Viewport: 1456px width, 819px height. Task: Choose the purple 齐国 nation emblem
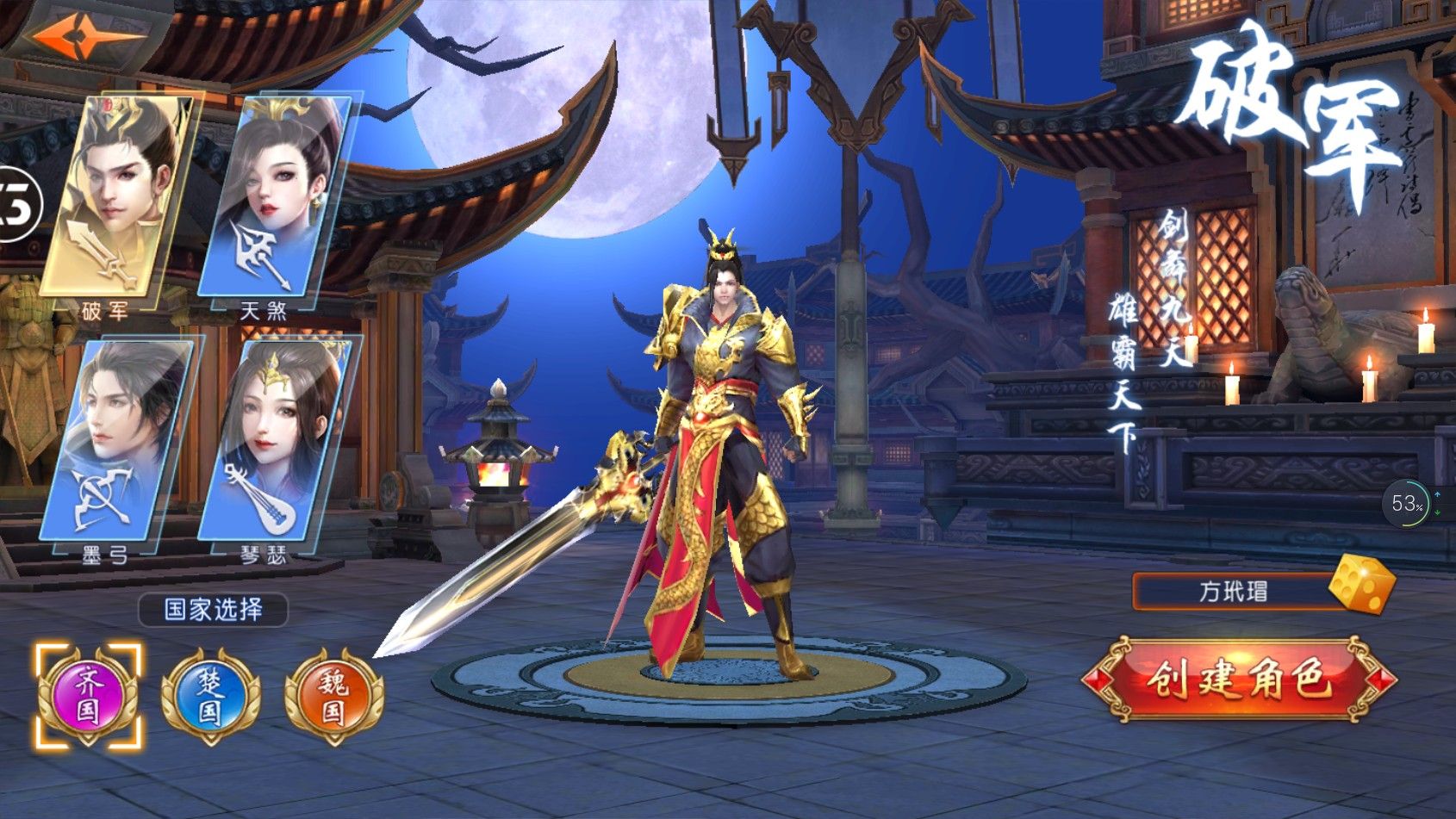point(87,695)
